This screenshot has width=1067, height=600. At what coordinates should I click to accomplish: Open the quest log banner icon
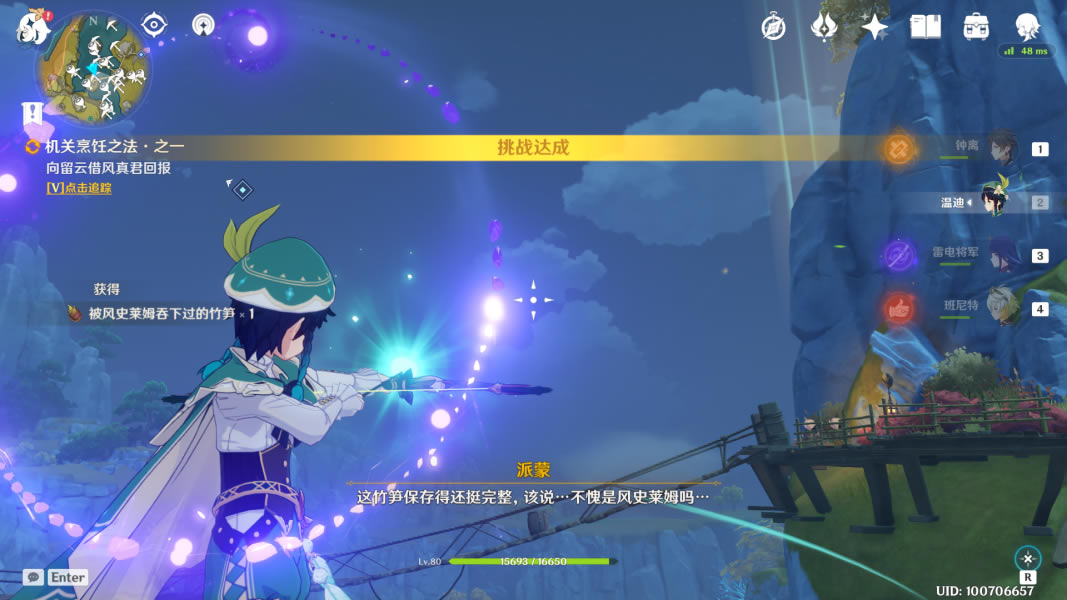tap(33, 112)
